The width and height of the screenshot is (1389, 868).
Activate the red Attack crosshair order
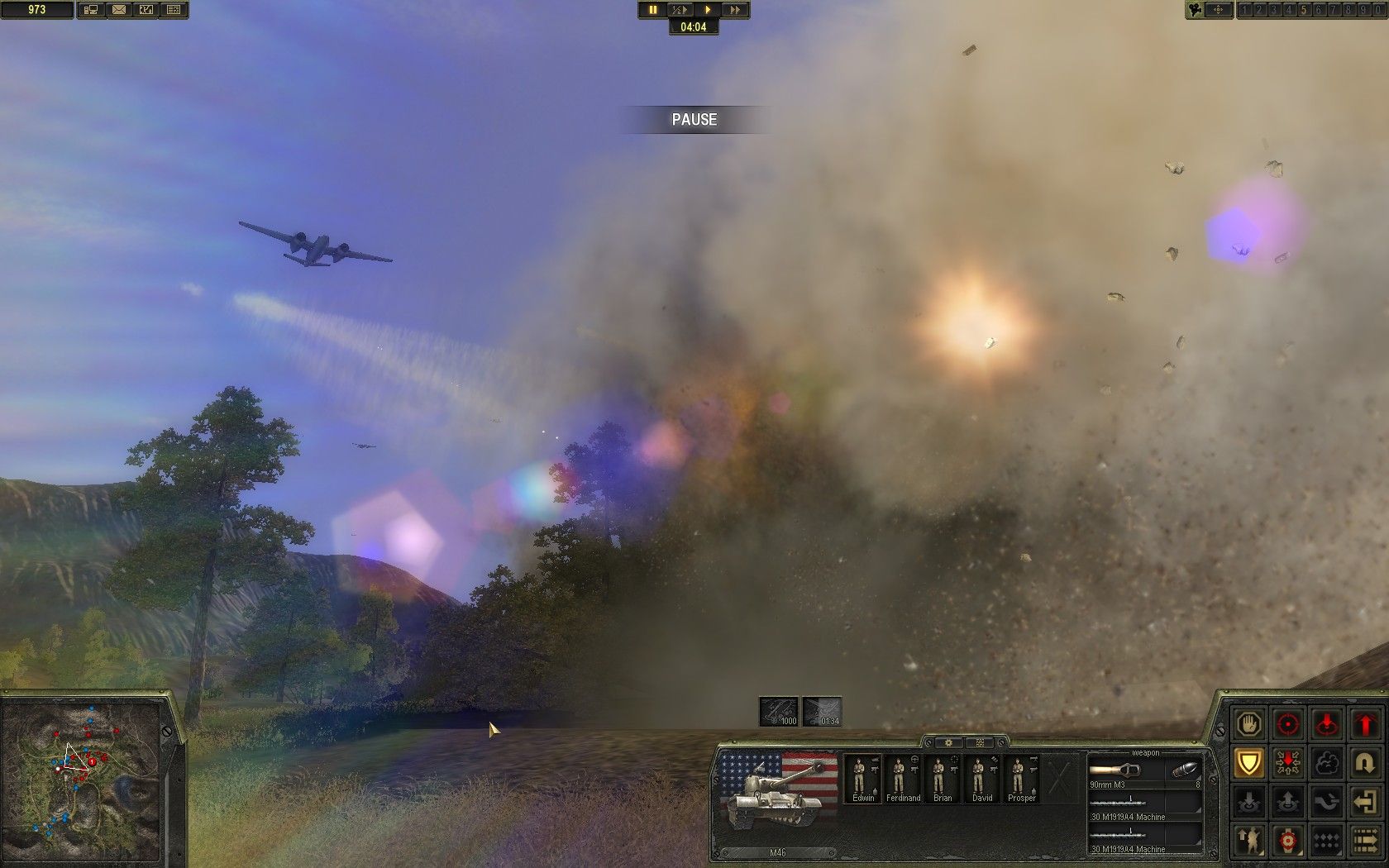(1288, 725)
